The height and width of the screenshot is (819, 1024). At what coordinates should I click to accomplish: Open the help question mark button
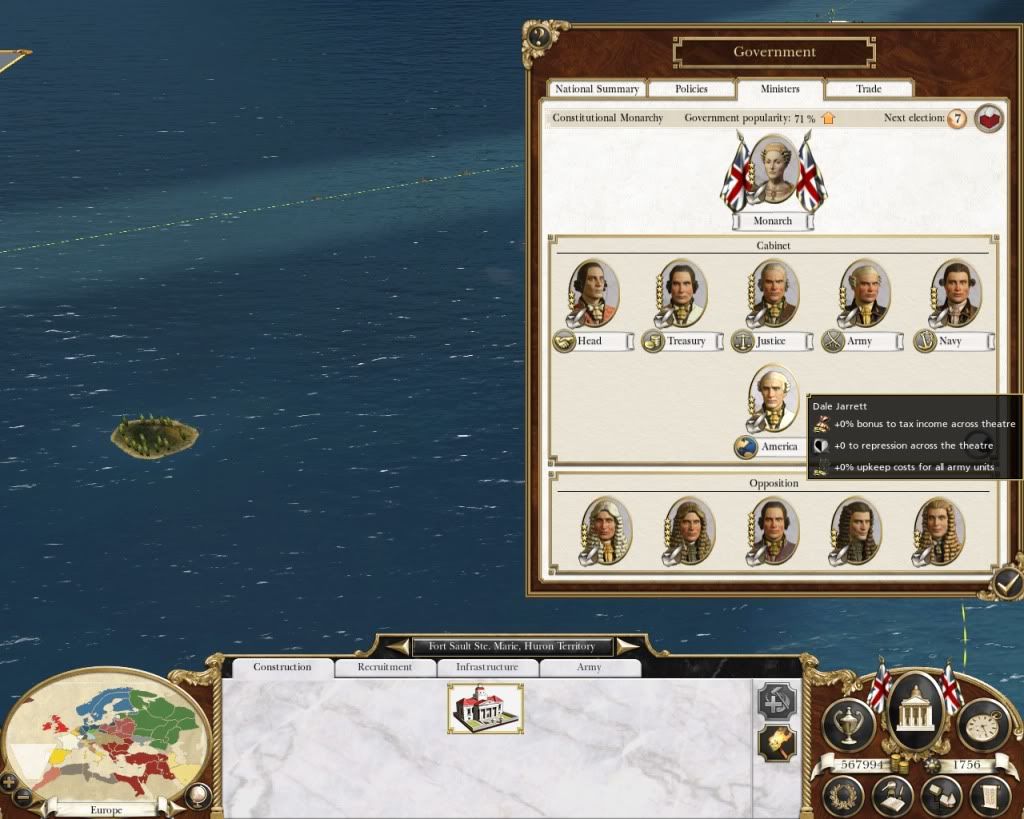point(540,37)
